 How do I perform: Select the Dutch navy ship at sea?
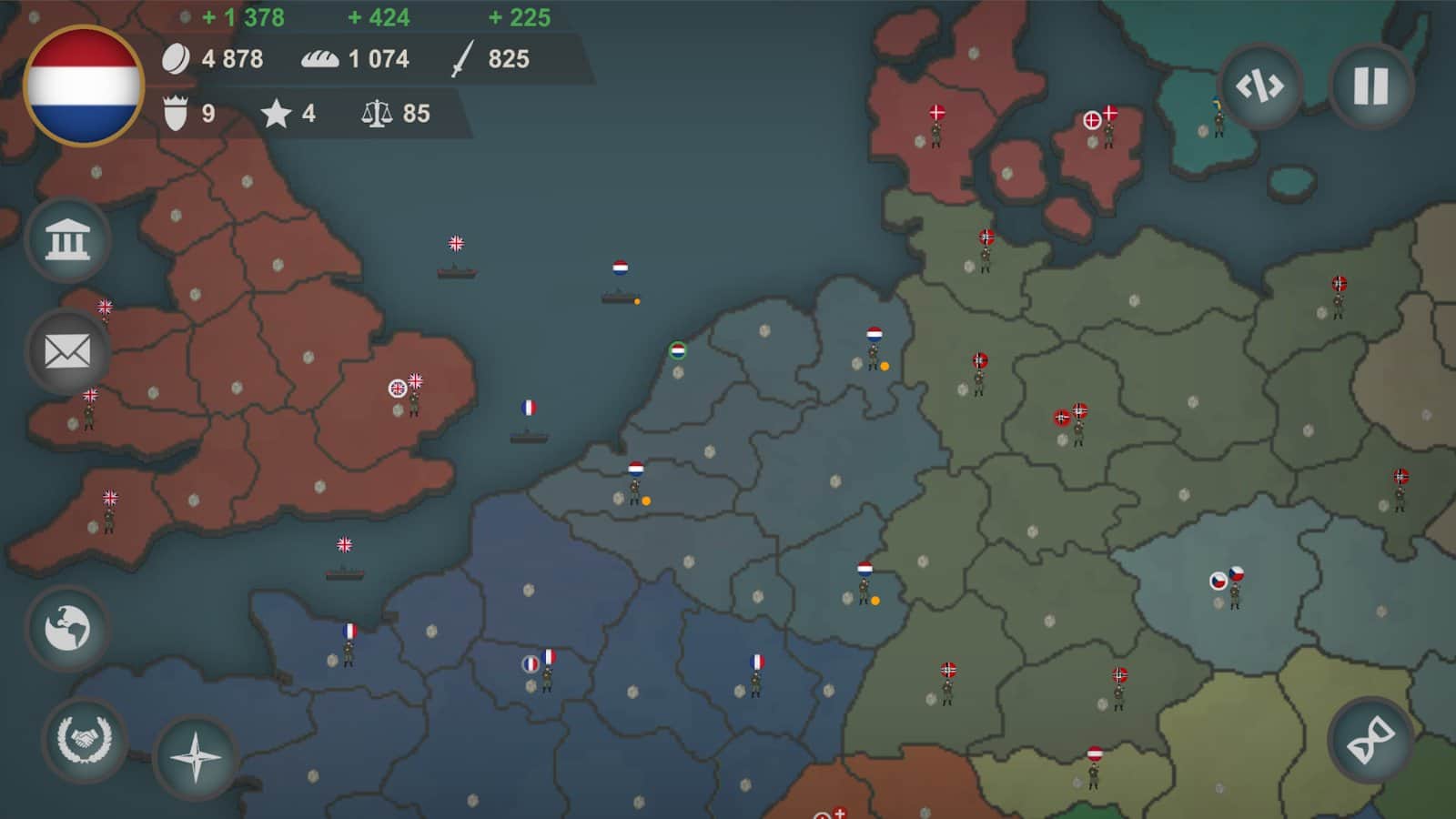pos(619,287)
